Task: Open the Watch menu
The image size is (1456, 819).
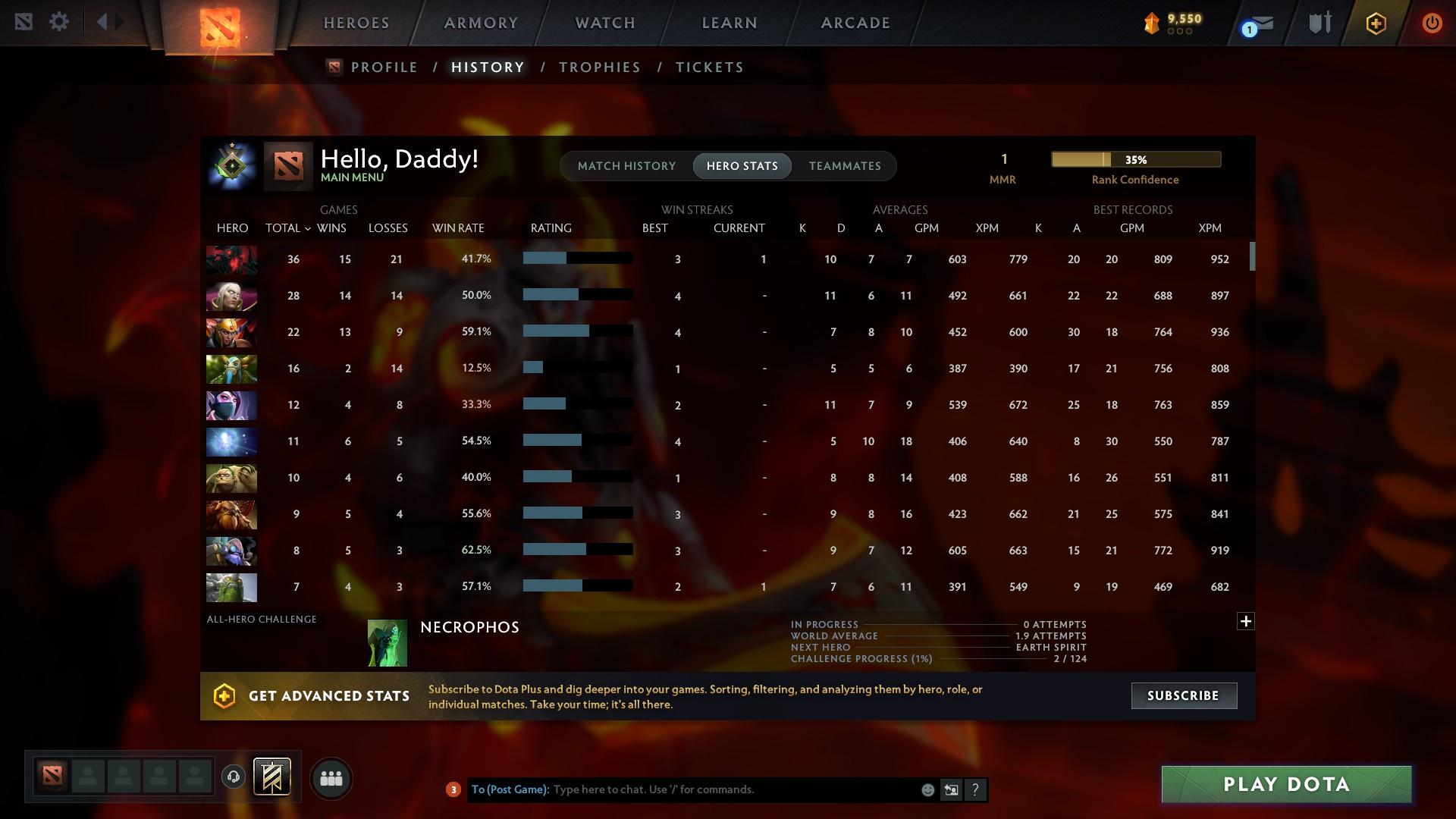Action: pos(604,23)
